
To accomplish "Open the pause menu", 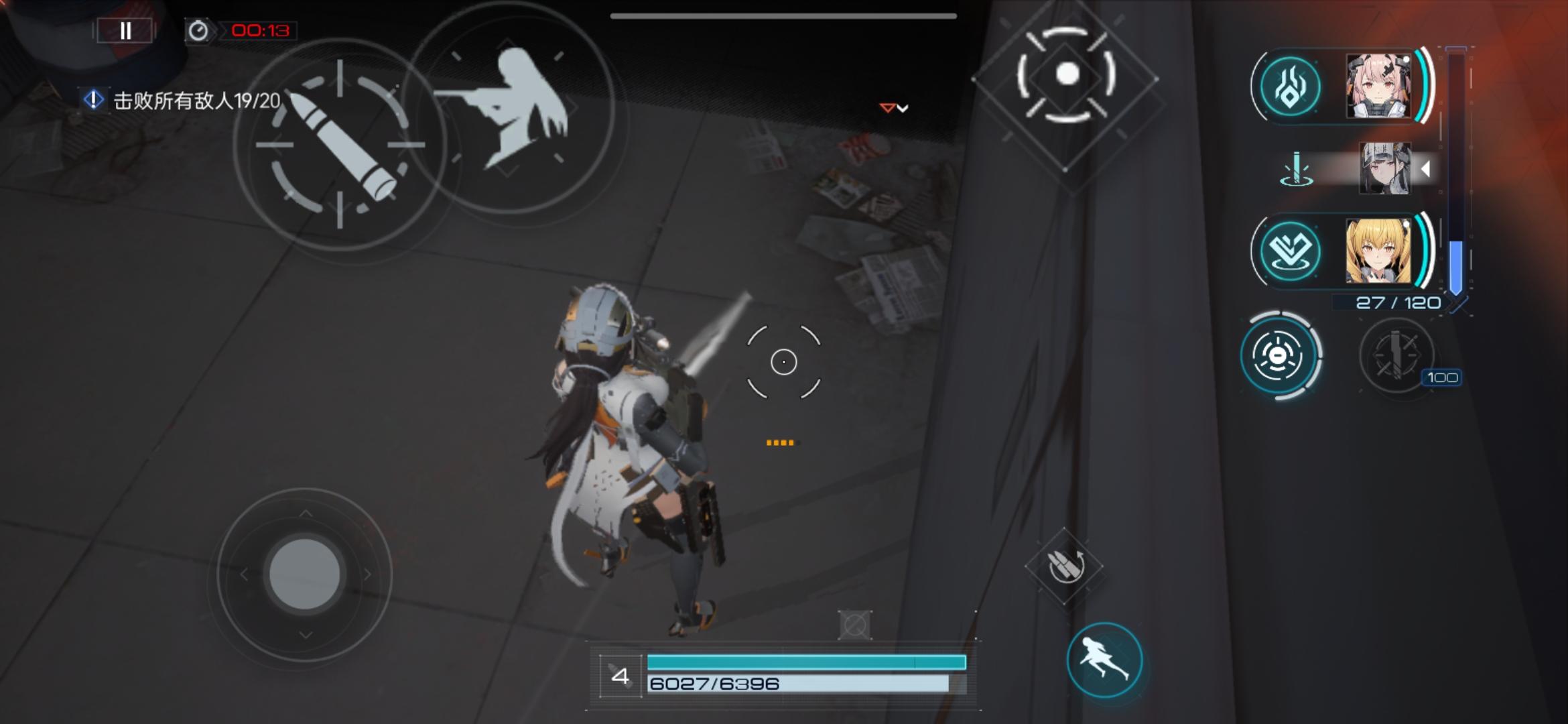I will [x=124, y=30].
